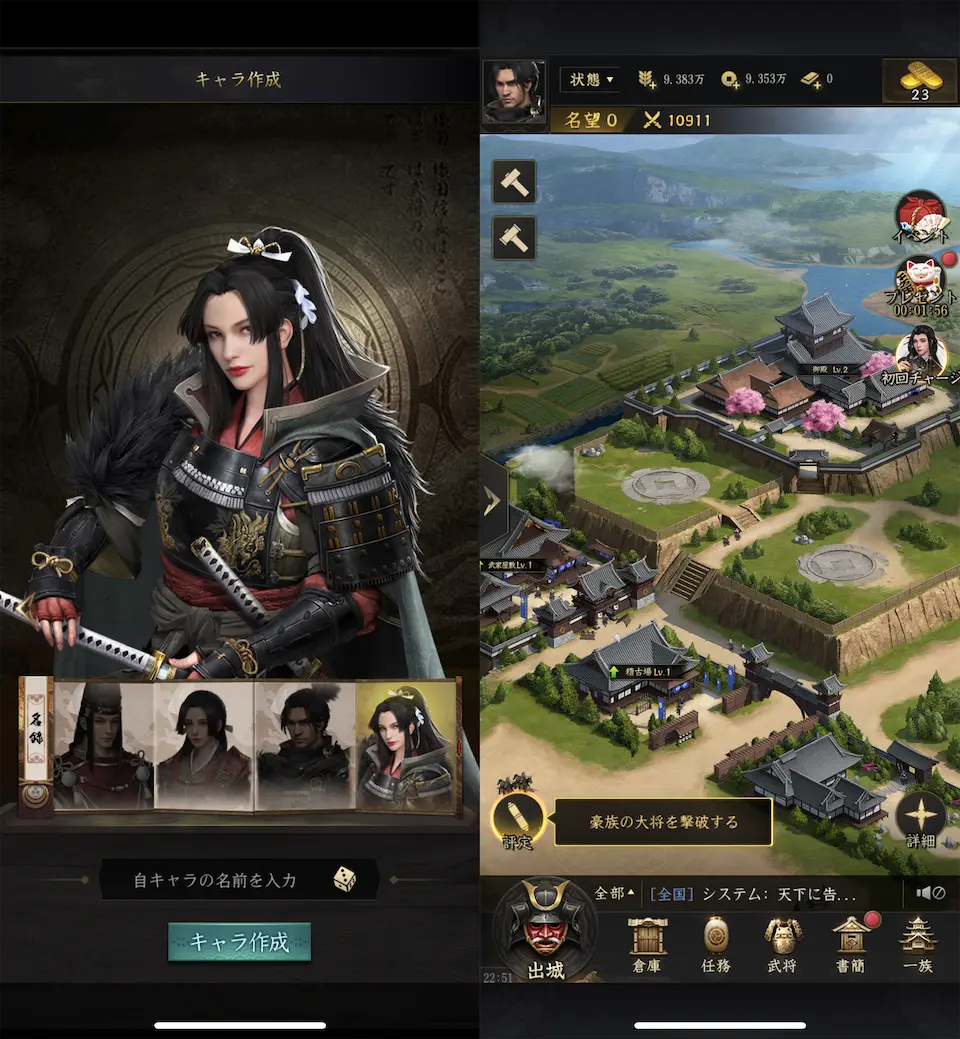Image resolution: width=960 pixels, height=1039 pixels.
Task: Open the 書簡 letters menu
Action: tap(851, 945)
